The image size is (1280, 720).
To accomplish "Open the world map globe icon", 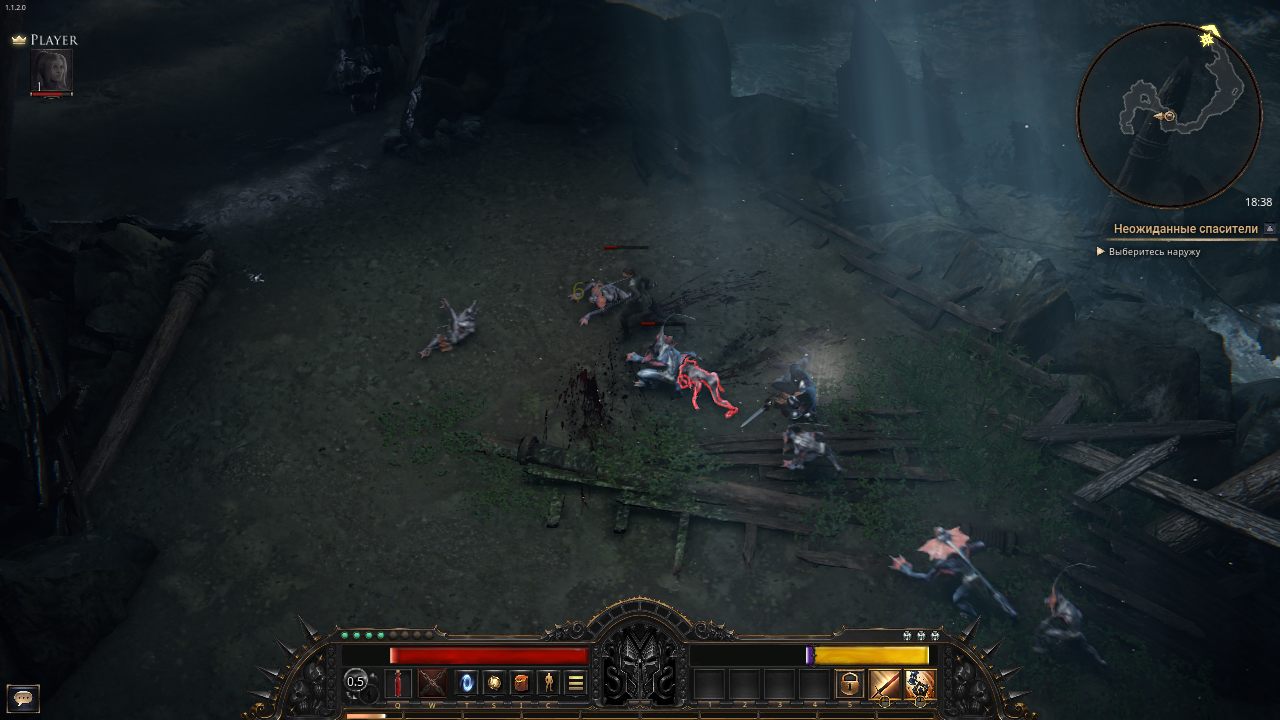I will [x=495, y=684].
